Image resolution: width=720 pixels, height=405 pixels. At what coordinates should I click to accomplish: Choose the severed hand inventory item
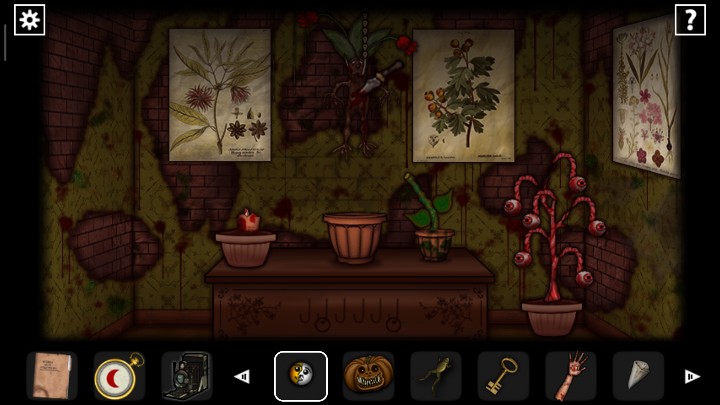[x=571, y=376]
